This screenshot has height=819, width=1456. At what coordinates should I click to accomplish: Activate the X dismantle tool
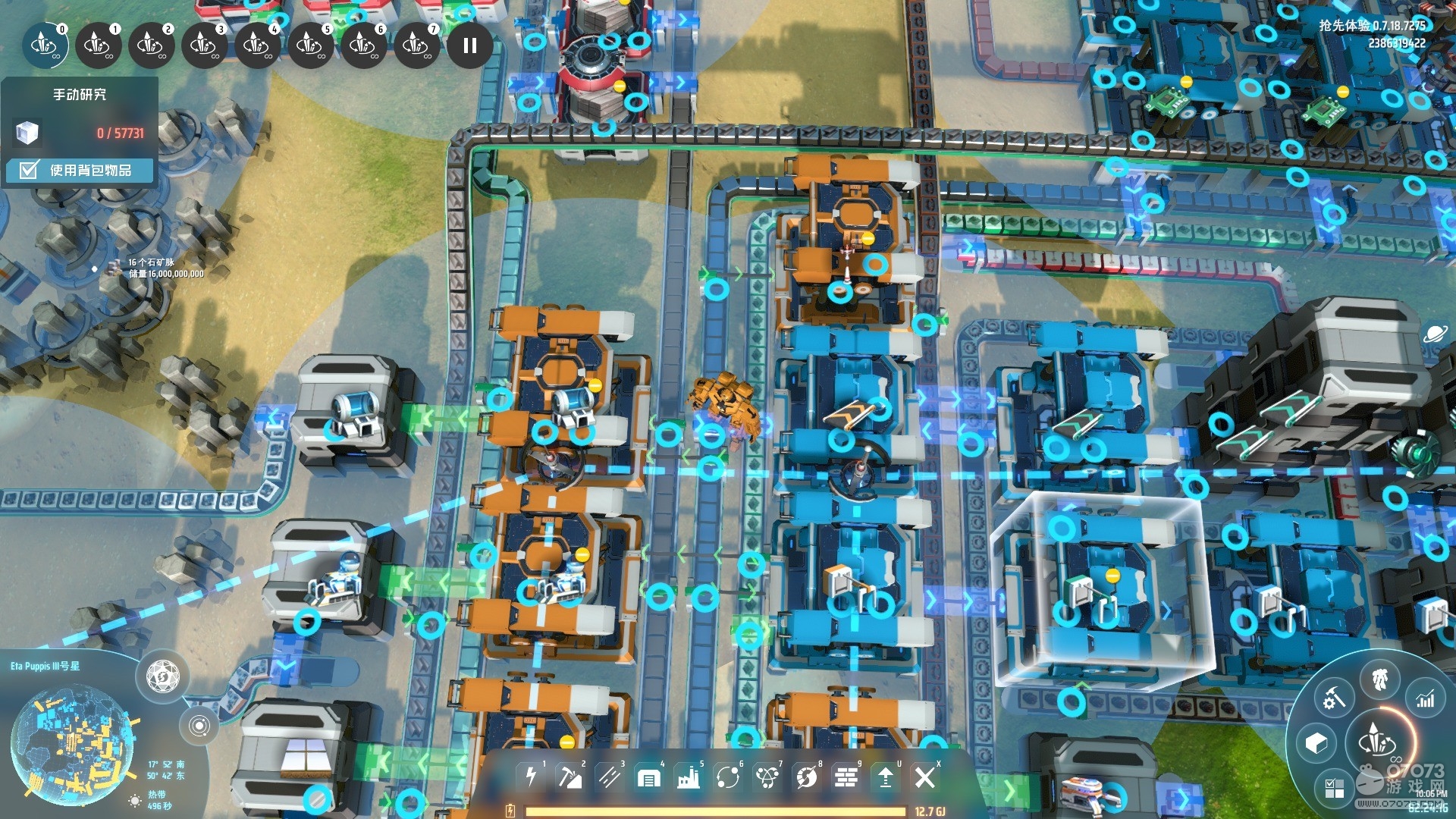point(924,777)
